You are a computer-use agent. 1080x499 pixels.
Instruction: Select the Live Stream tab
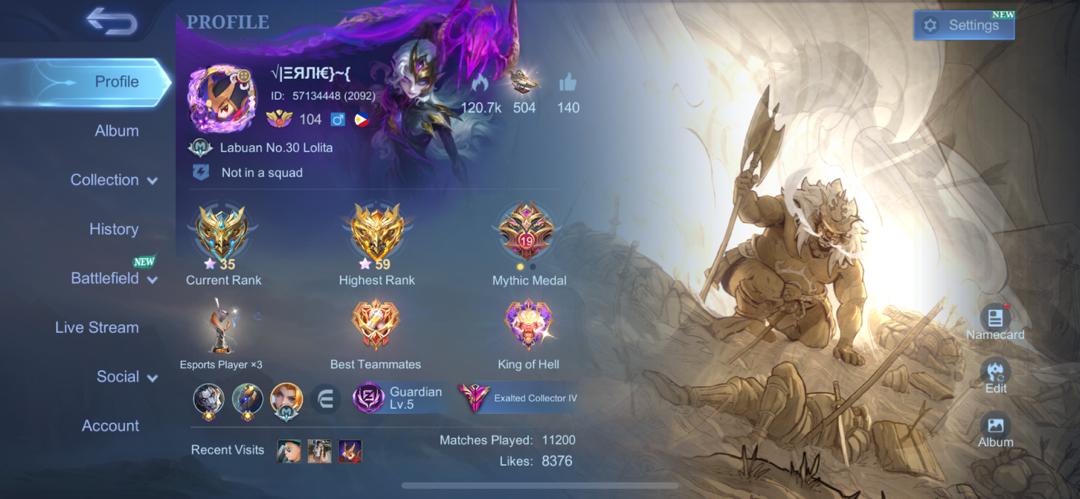(x=97, y=327)
